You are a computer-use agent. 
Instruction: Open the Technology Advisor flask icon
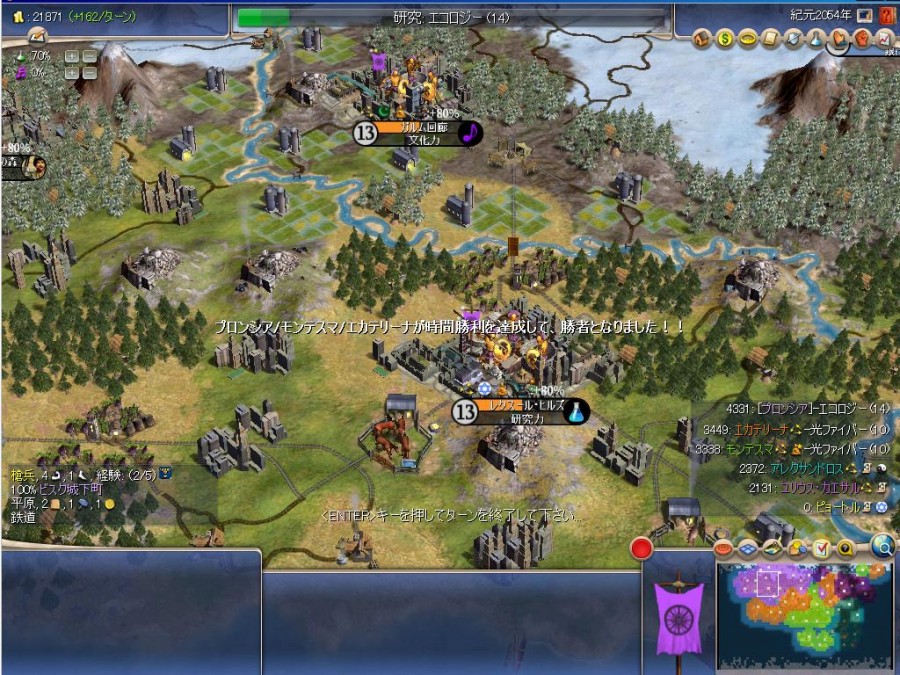[815, 39]
